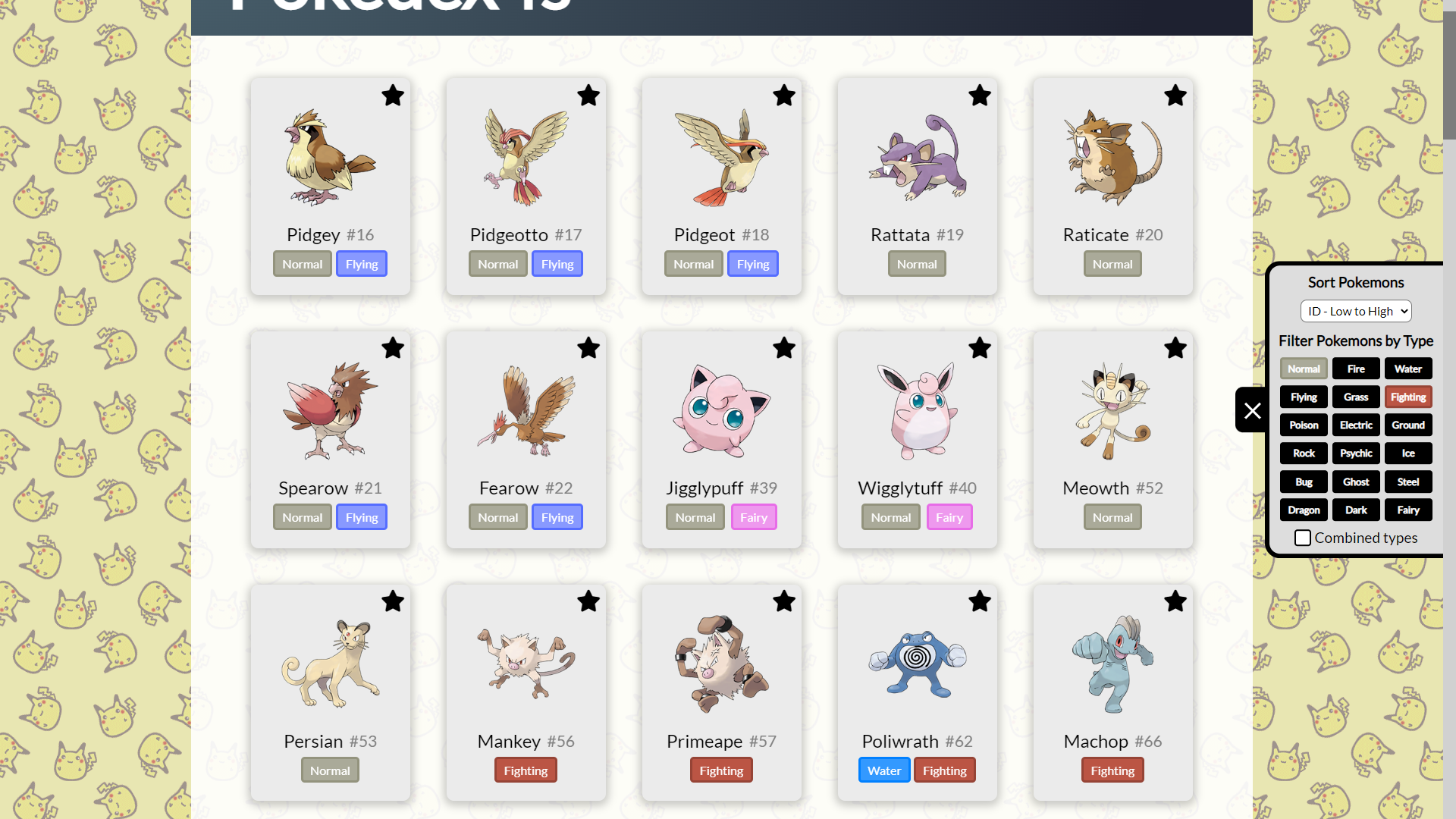Click the Fairy badge on Wigglytuff's card
Image resolution: width=1456 pixels, height=819 pixels.
(x=949, y=516)
